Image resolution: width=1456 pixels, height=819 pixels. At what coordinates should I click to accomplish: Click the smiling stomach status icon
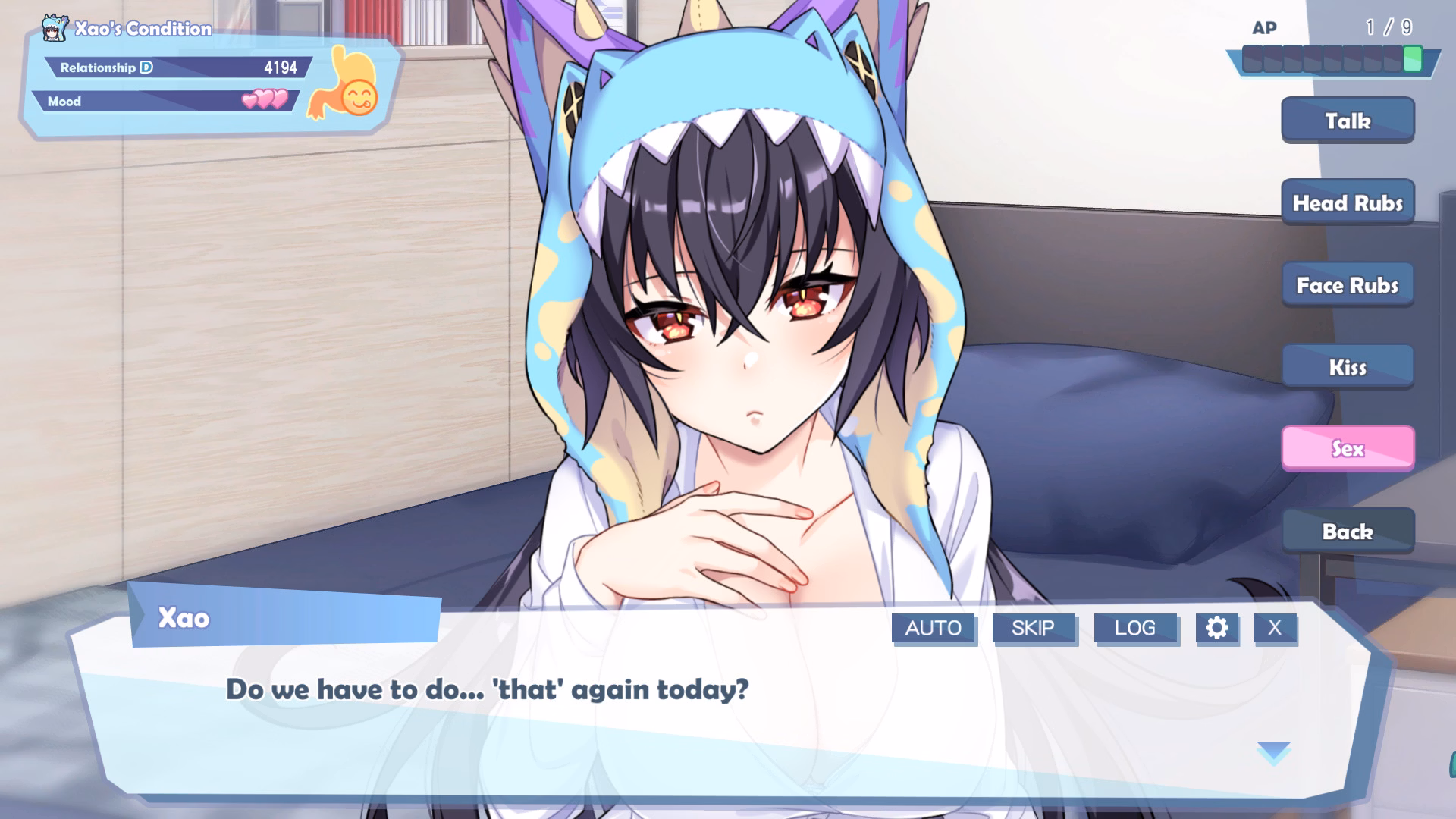pyautogui.click(x=348, y=83)
